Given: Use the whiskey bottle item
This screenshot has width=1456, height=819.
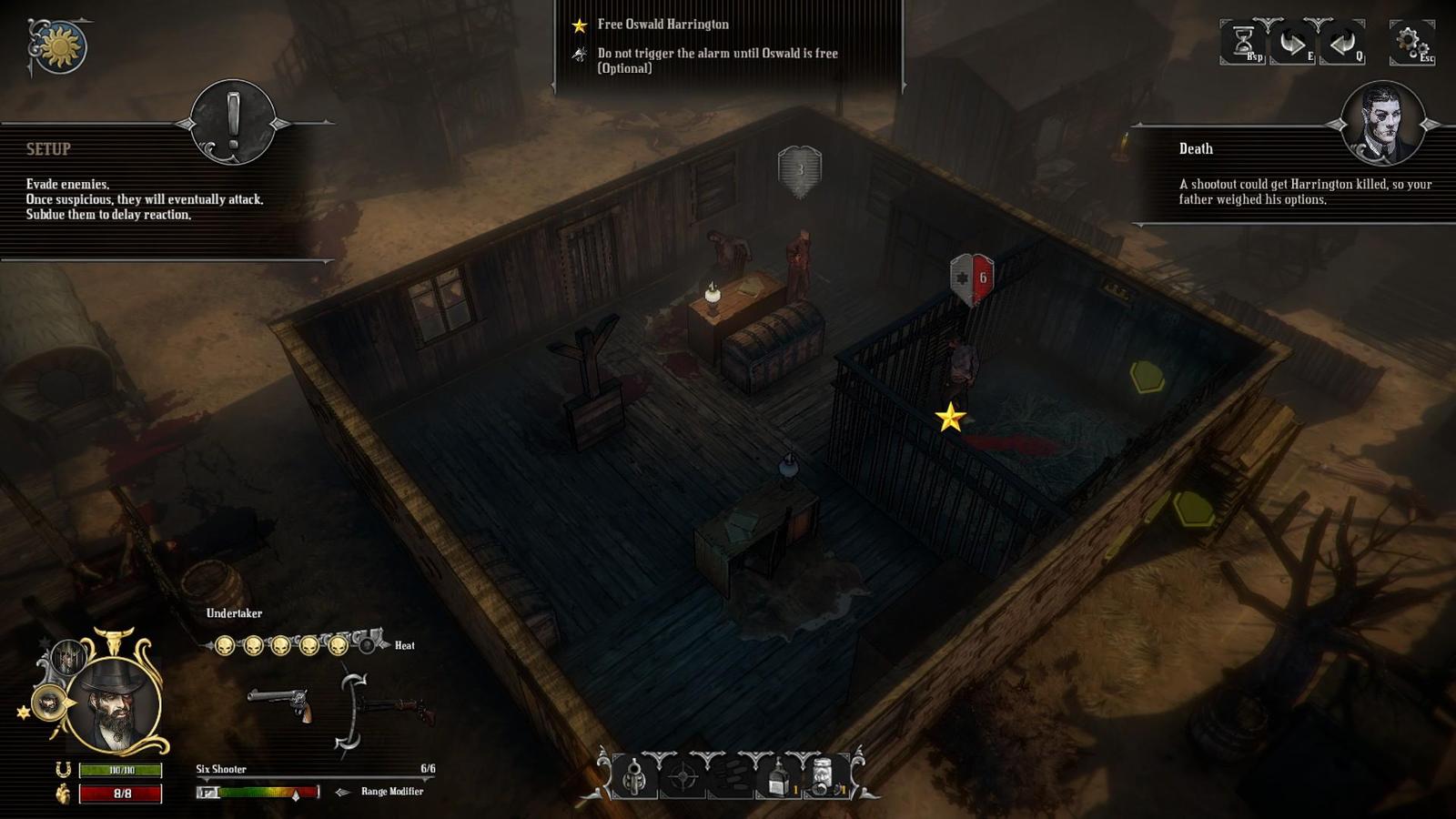Looking at the screenshot, I should pos(778,777).
